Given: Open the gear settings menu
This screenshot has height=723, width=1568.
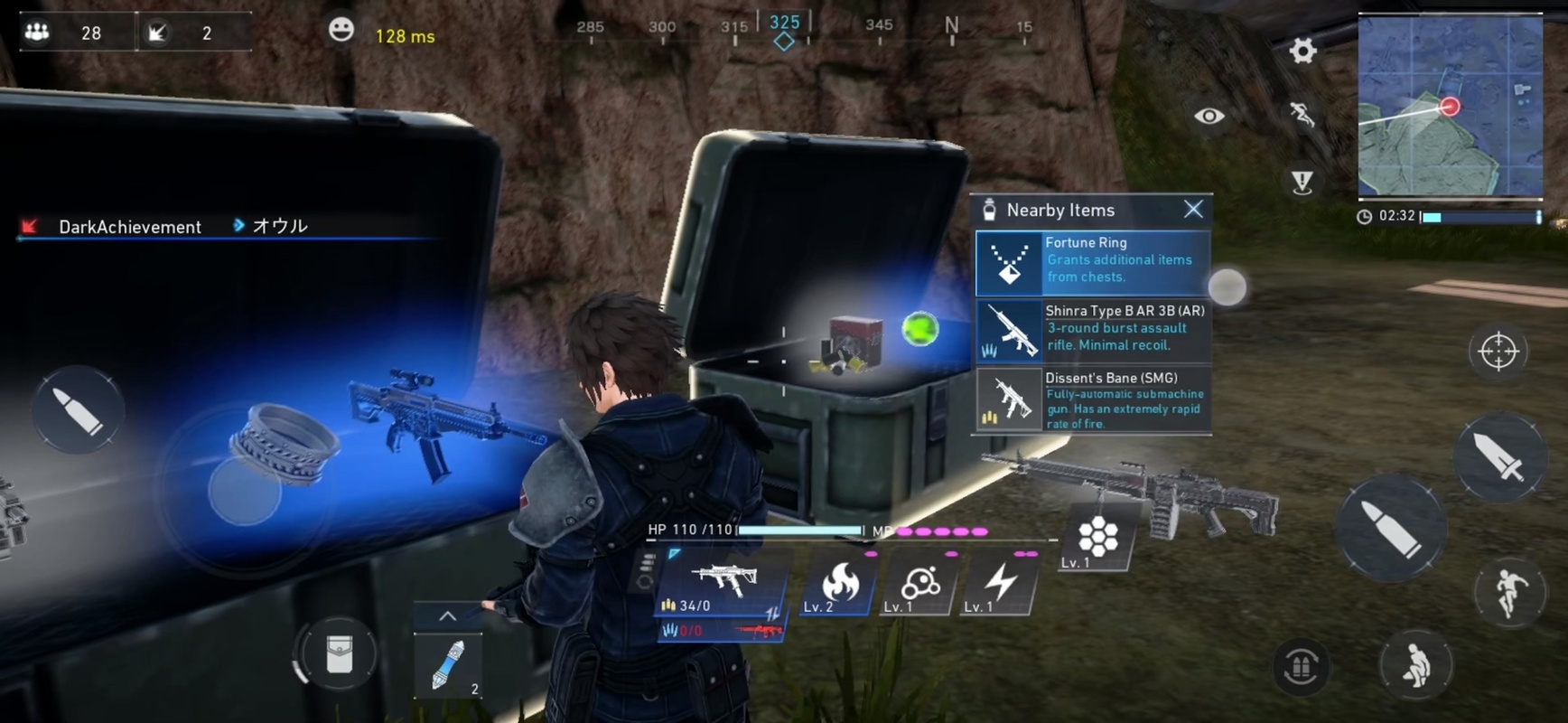Looking at the screenshot, I should [x=1302, y=51].
